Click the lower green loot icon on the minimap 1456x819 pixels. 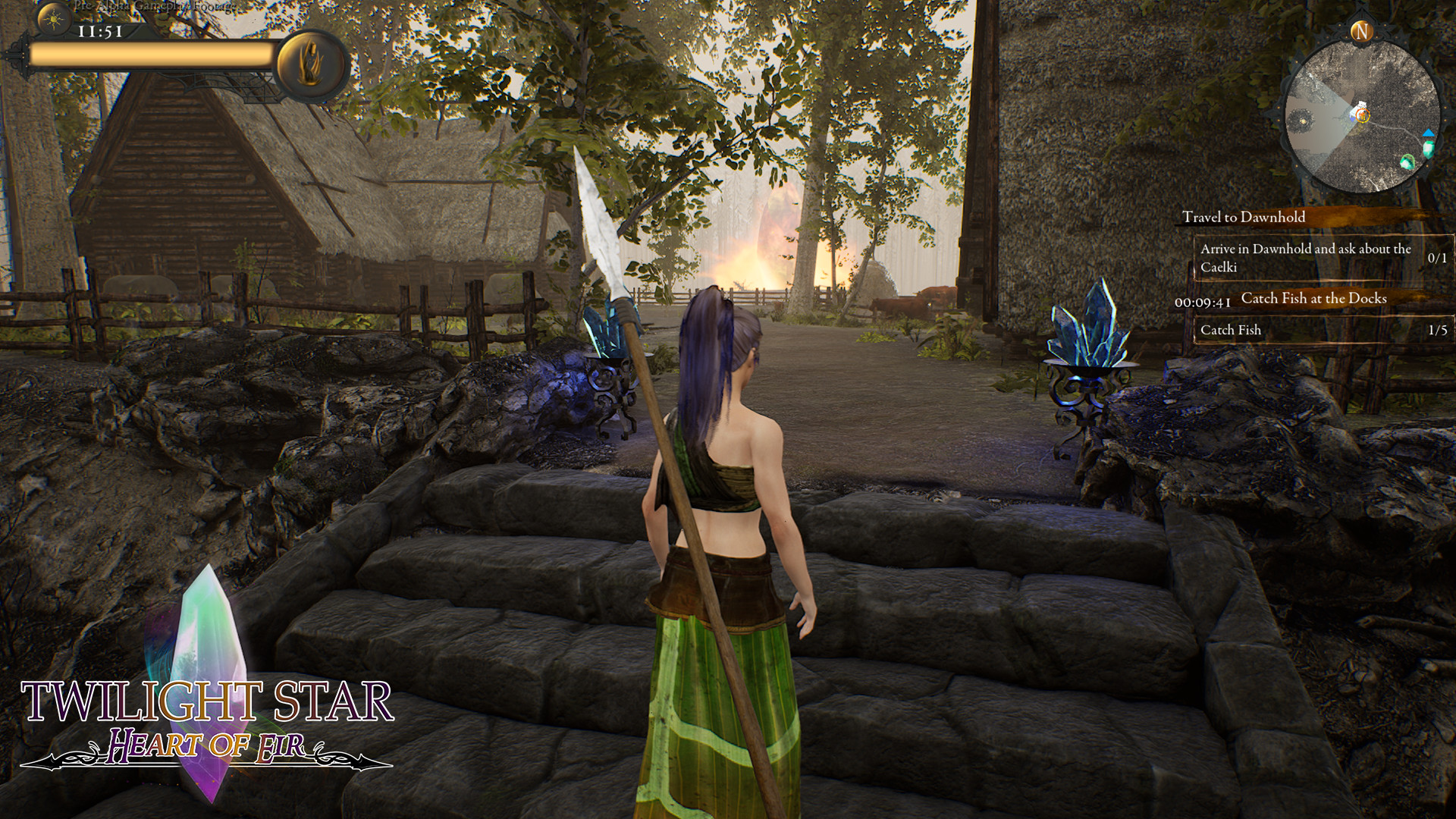(x=1407, y=162)
